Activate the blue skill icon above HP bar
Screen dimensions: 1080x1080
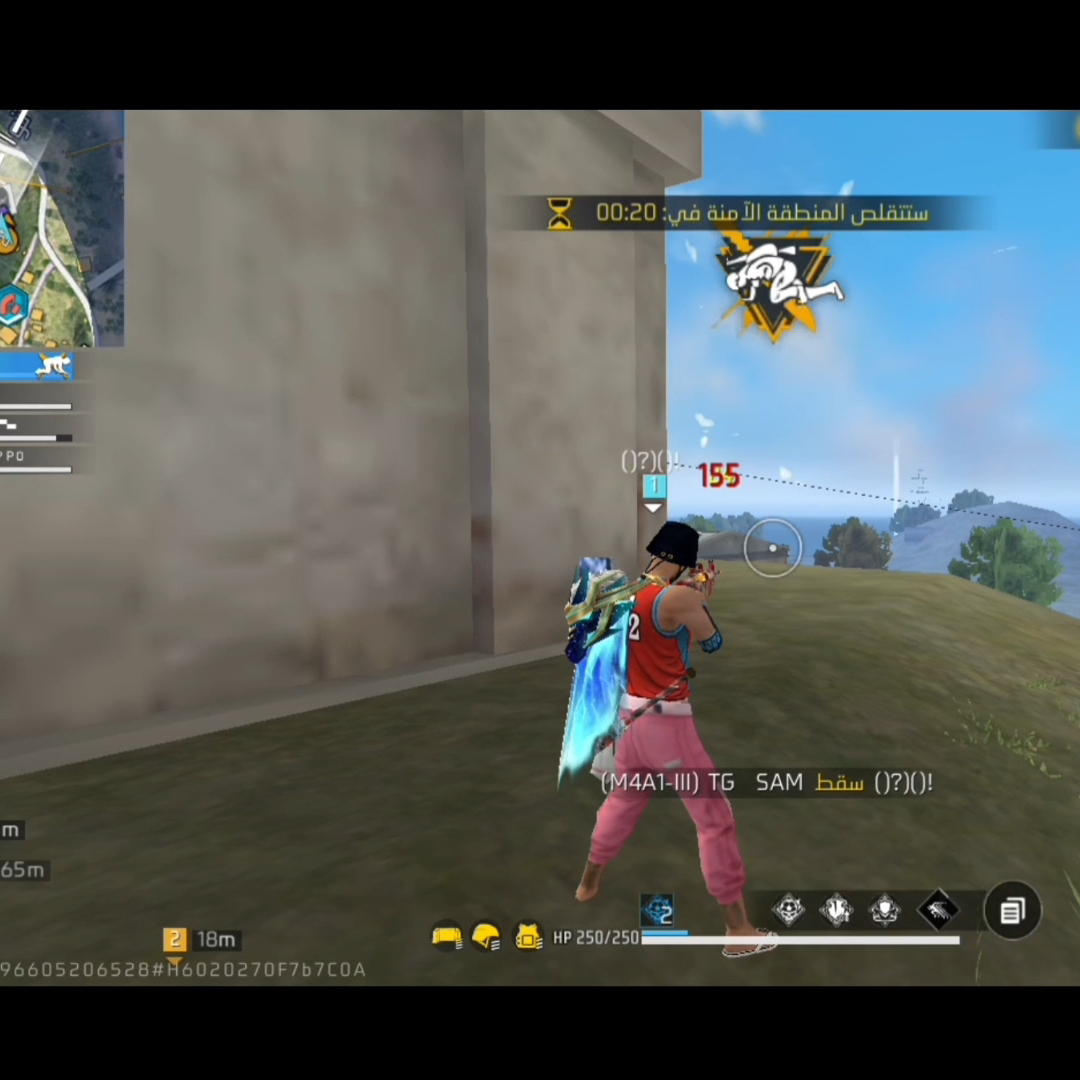(657, 910)
